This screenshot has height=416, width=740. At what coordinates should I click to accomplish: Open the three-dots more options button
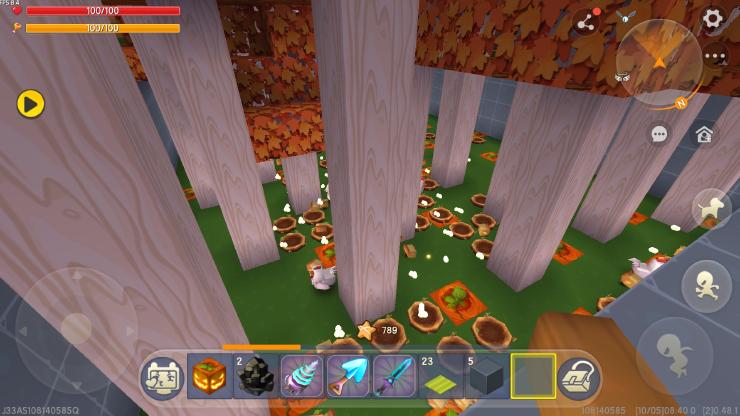(714, 56)
